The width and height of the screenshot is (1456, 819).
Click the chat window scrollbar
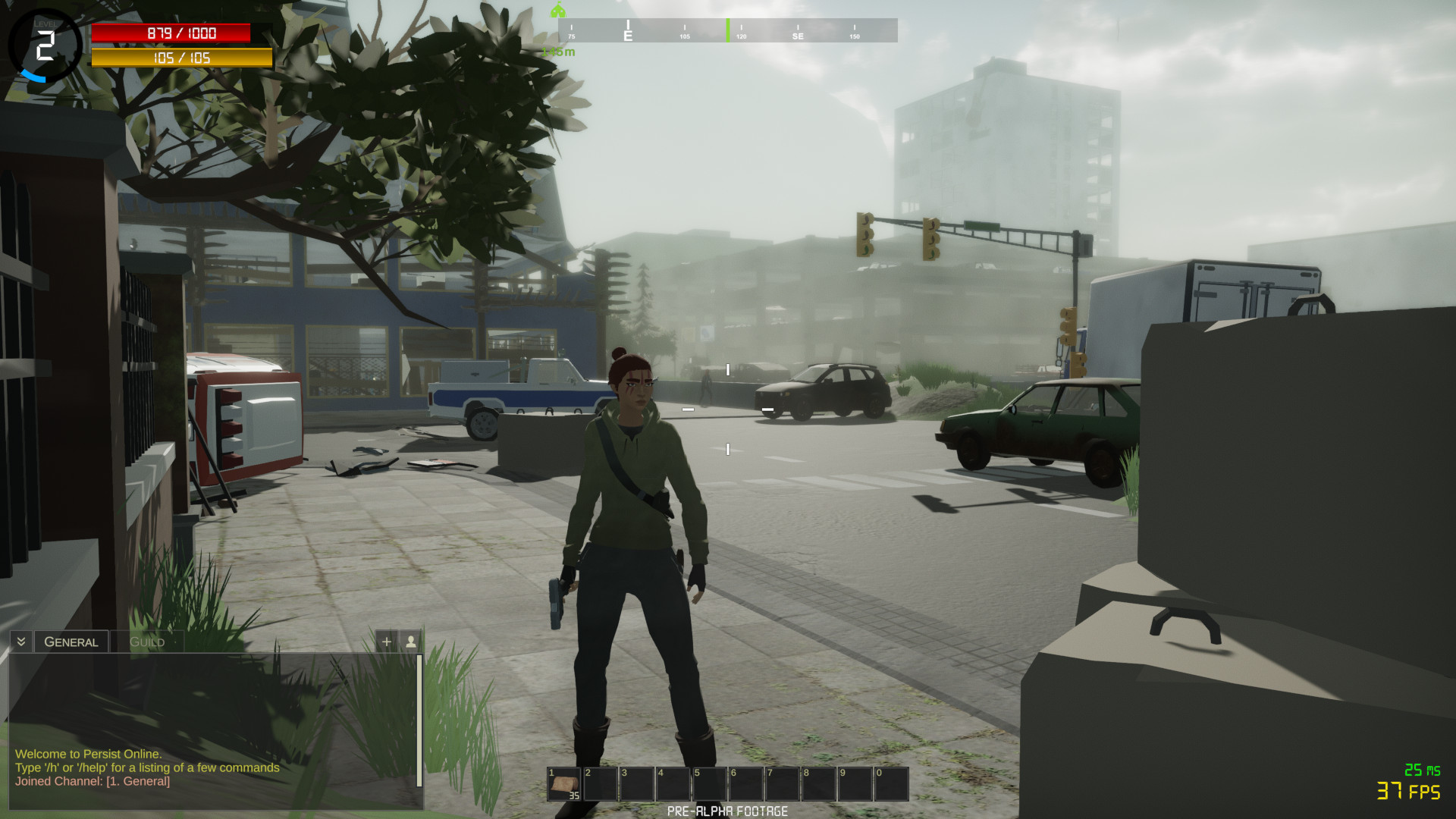pos(419,720)
